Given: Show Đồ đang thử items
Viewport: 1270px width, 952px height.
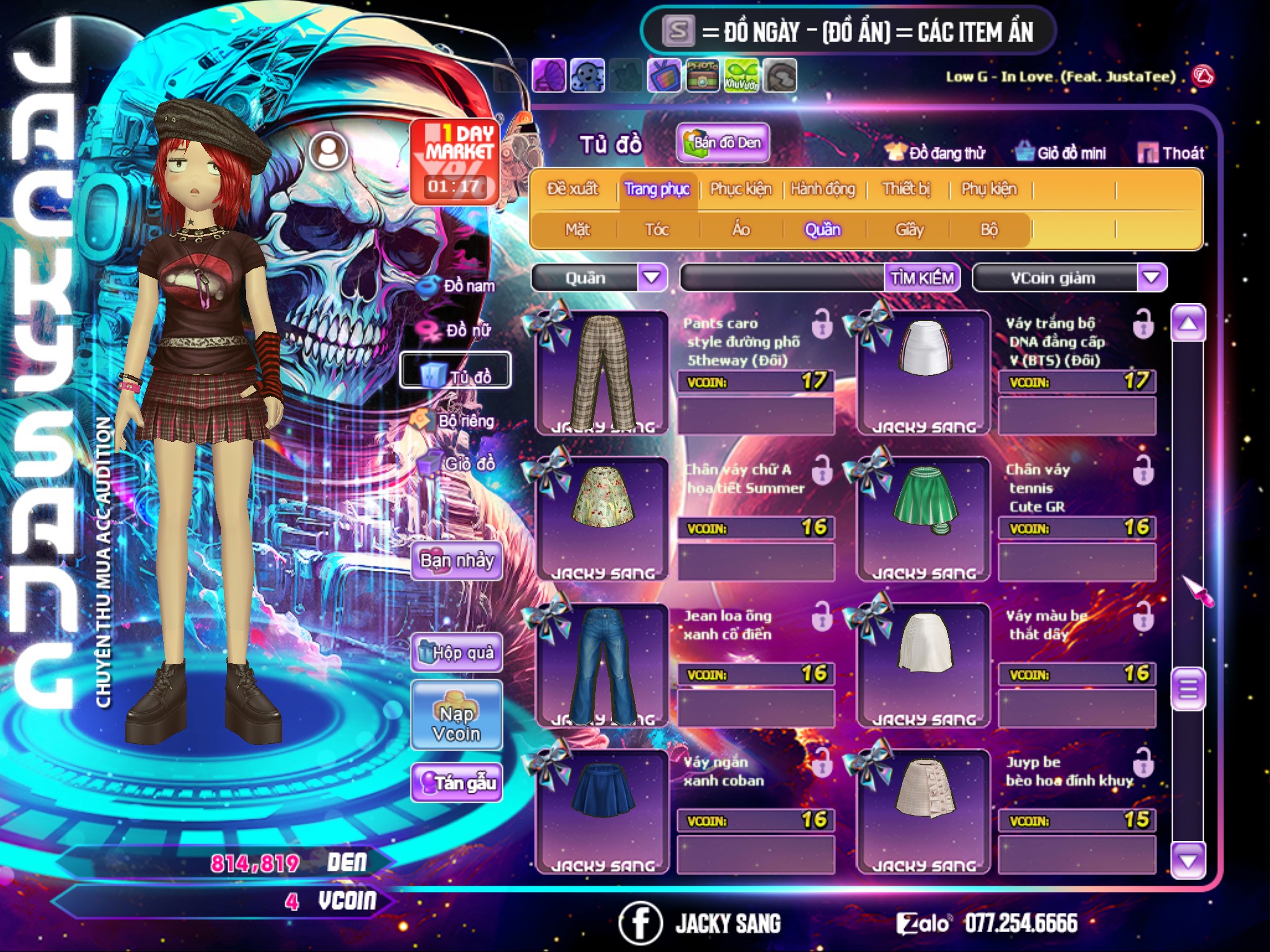Looking at the screenshot, I should (936, 153).
